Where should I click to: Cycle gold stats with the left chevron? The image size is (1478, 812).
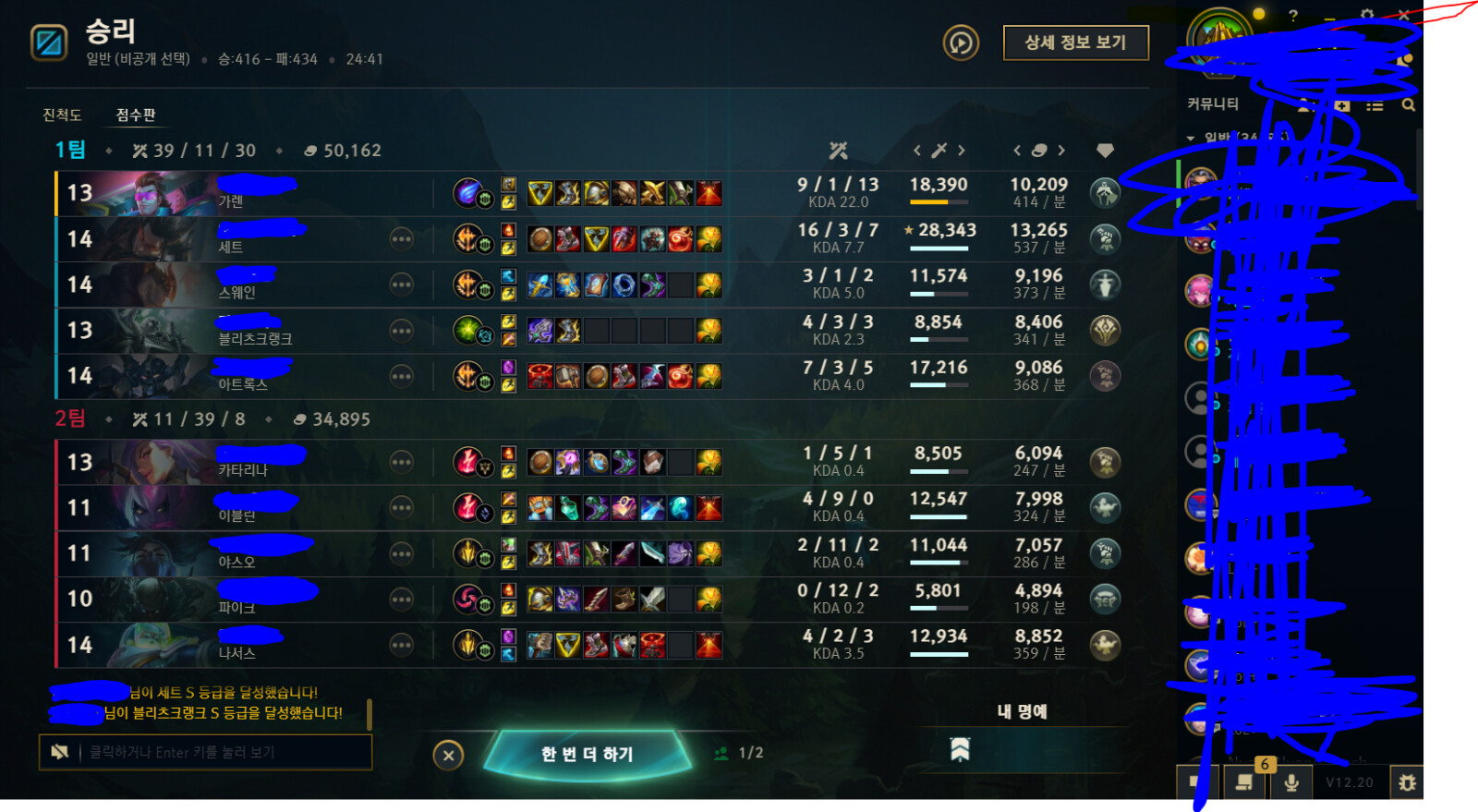pyautogui.click(x=1016, y=150)
